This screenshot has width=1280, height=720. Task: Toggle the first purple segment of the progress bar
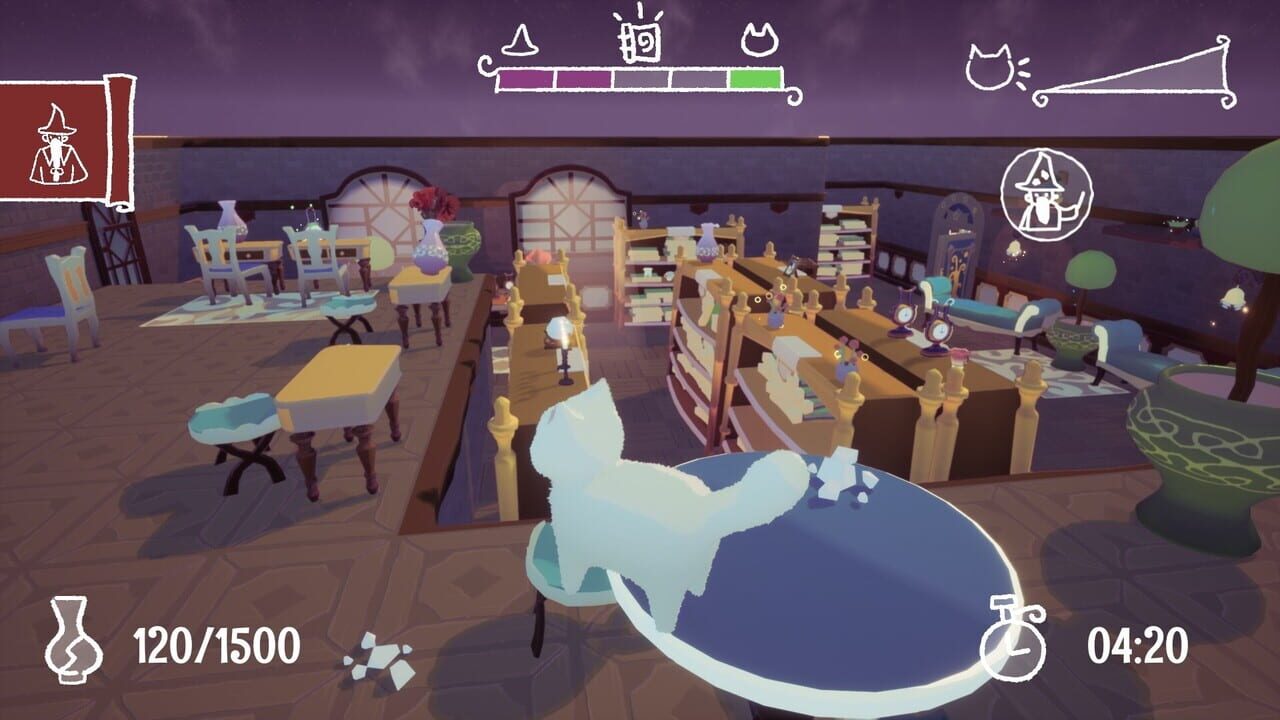pos(527,78)
